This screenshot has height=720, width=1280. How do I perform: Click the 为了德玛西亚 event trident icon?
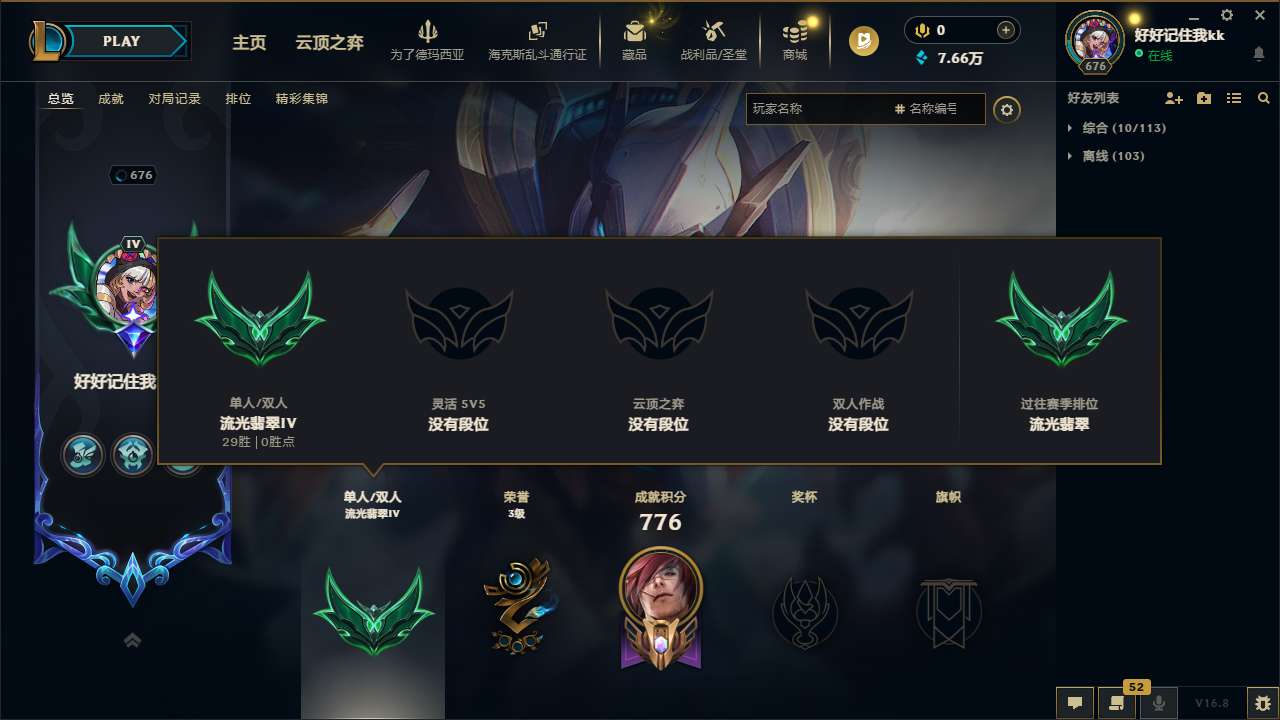(428, 31)
